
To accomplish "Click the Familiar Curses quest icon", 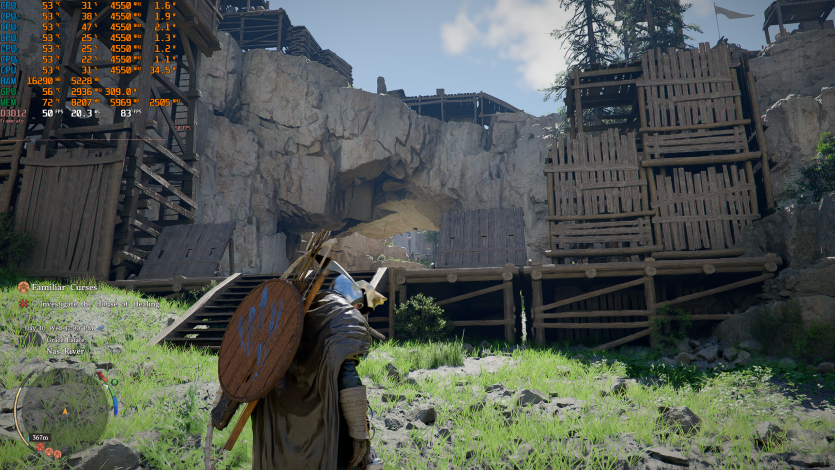I will coord(23,287).
